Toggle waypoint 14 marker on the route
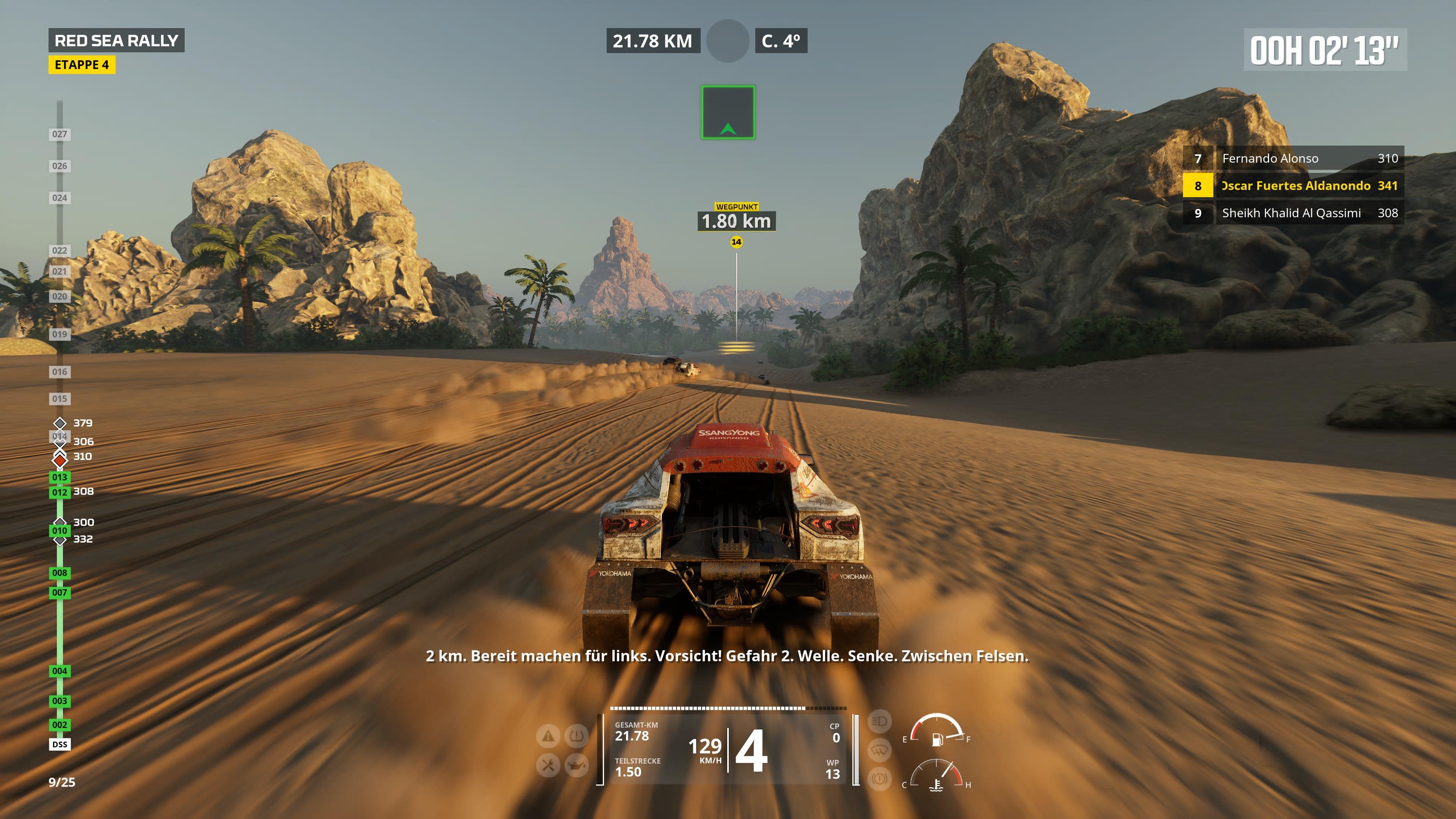This screenshot has width=1456, height=819. [736, 242]
